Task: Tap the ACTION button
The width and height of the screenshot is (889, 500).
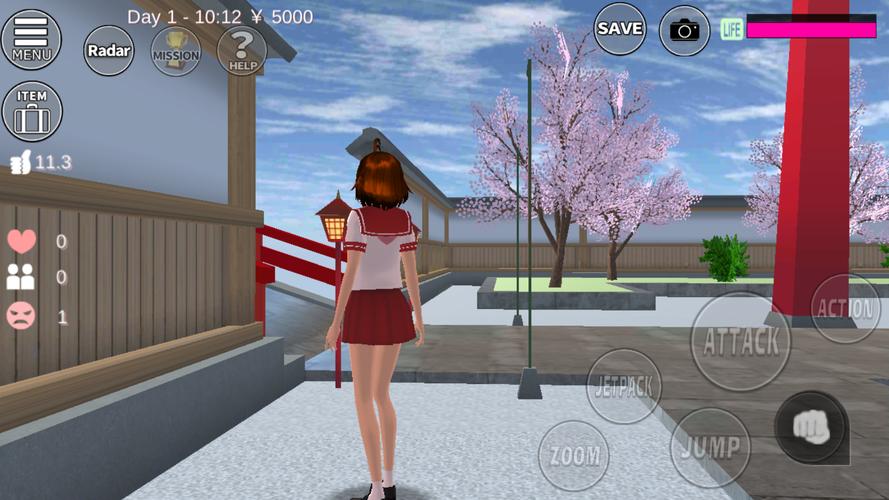Action: click(845, 308)
